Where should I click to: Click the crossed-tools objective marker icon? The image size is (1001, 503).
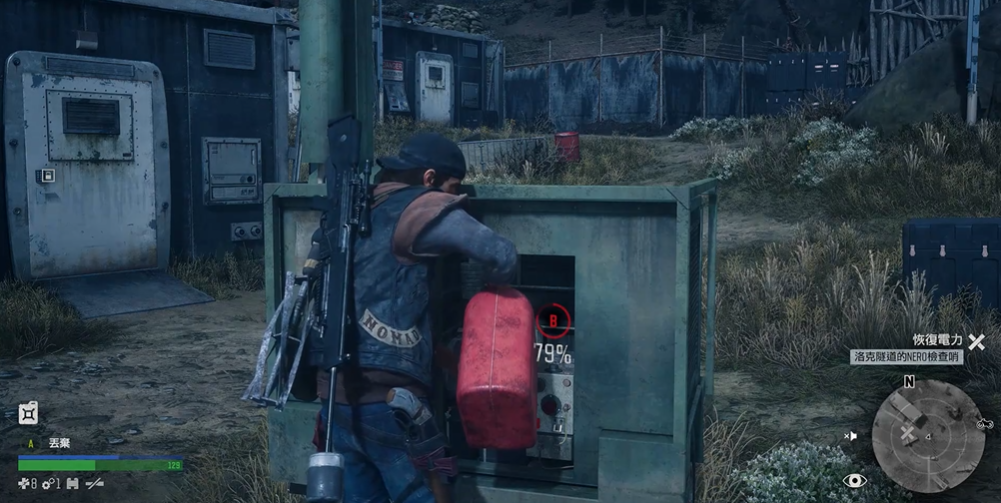pos(976,341)
